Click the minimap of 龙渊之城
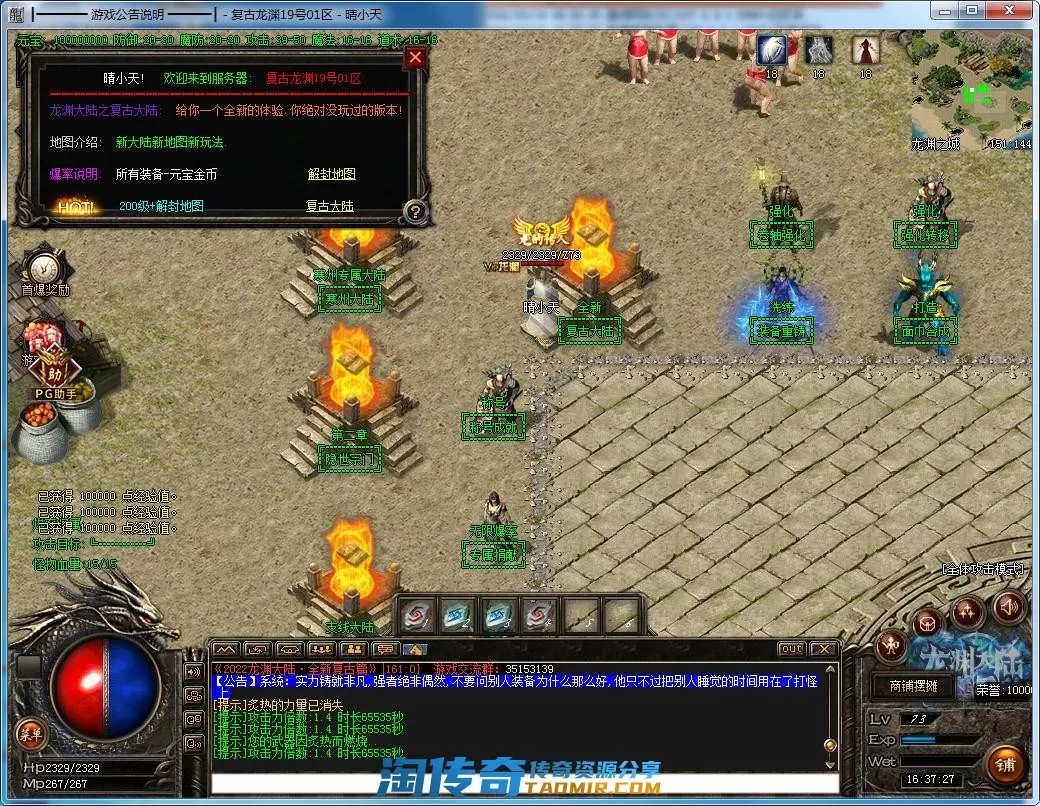Screen dimensions: 1040x806 (970, 89)
